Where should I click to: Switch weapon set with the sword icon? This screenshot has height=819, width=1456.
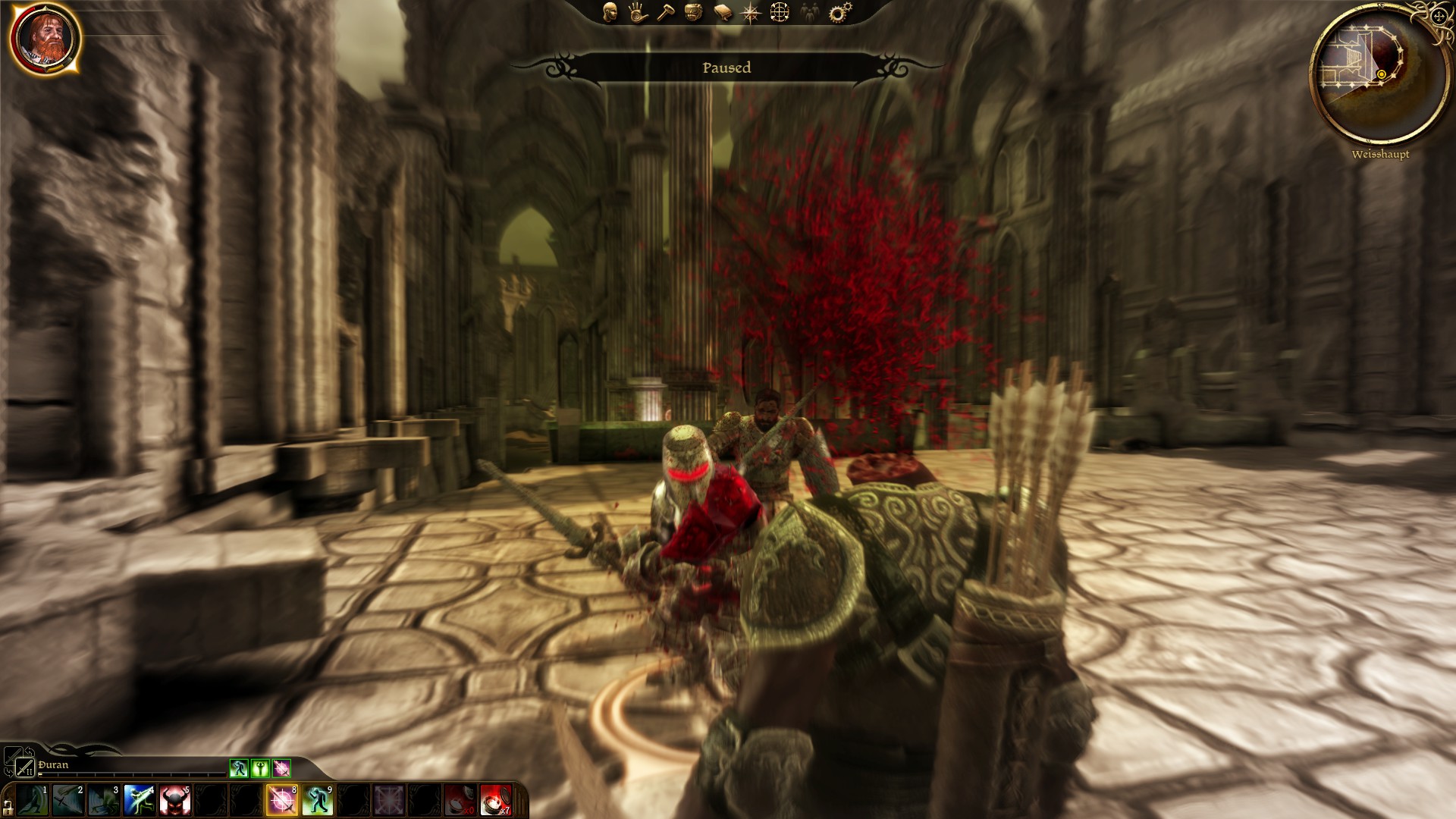click(x=26, y=767)
